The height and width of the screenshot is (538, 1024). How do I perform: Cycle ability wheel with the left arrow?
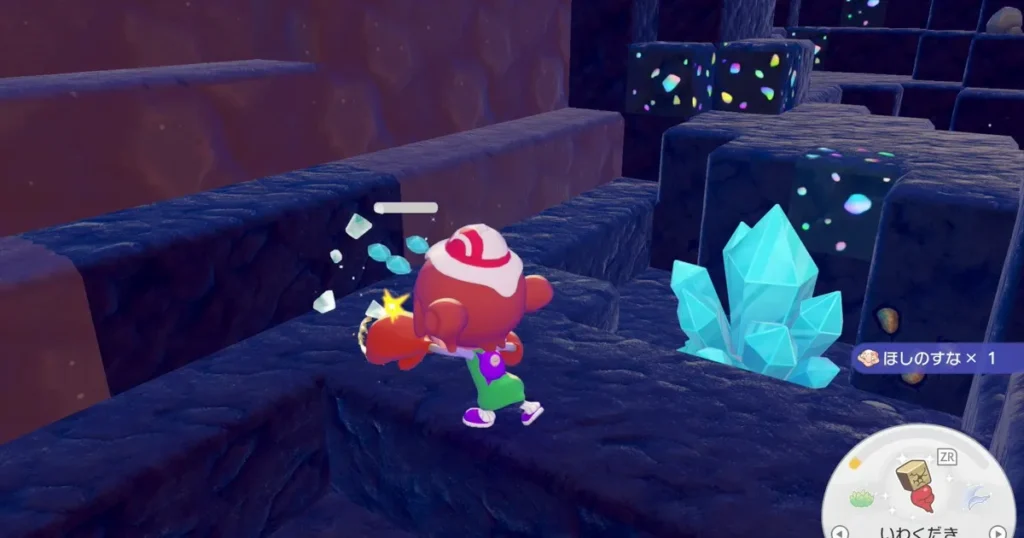point(842,531)
